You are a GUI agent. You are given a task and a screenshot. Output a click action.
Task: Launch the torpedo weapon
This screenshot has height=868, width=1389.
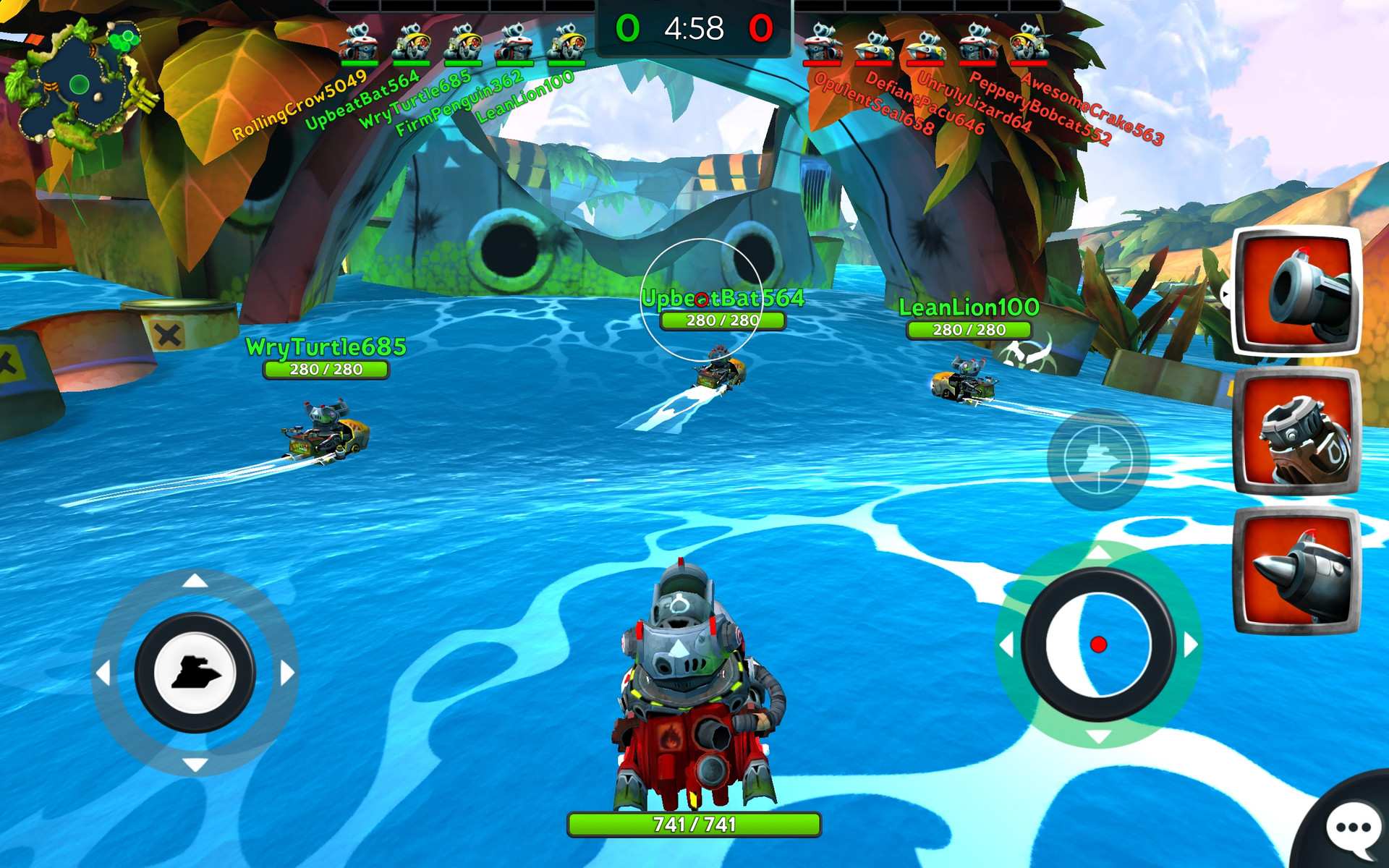[1296, 571]
